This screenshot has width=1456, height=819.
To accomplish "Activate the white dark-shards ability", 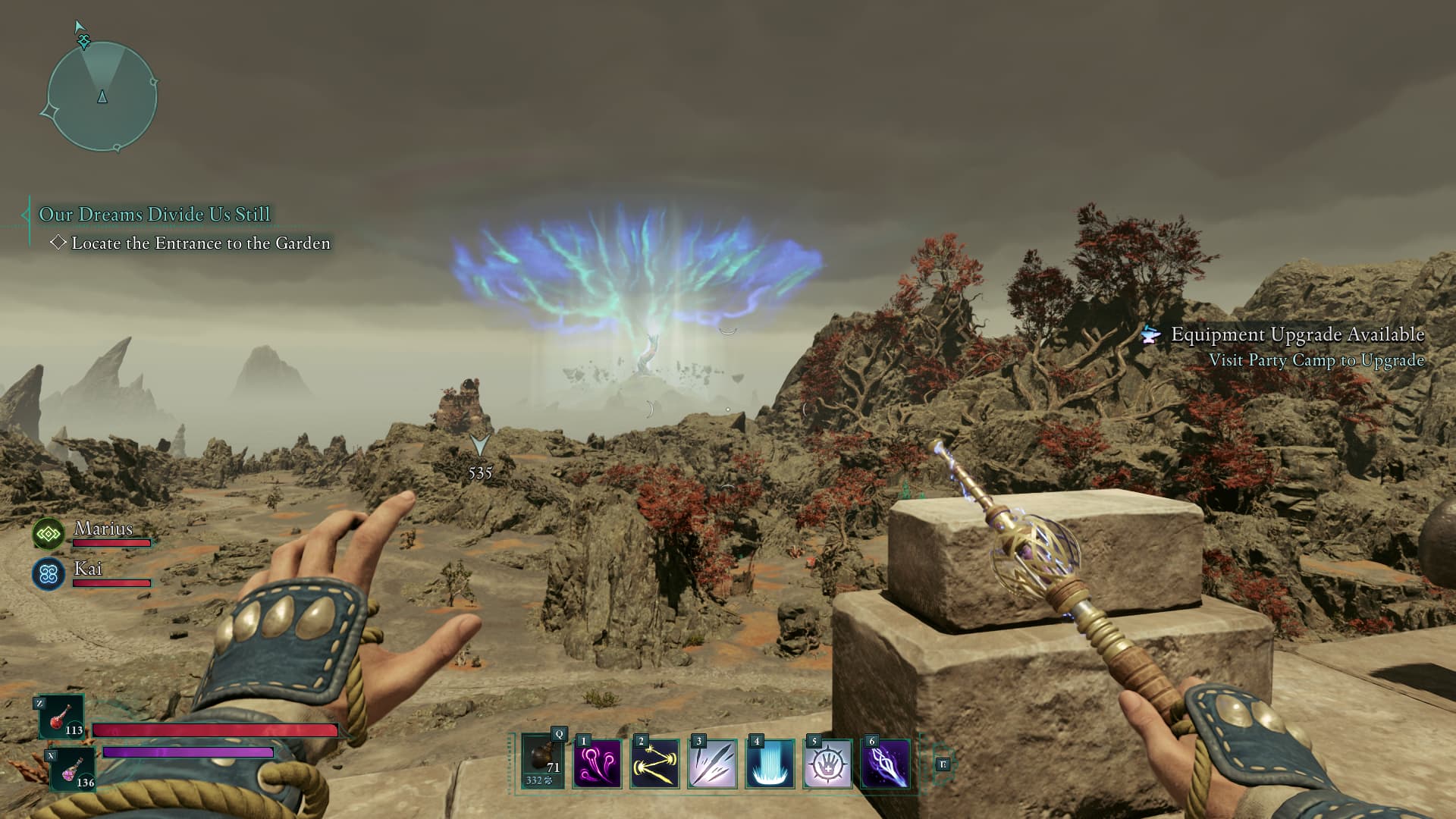I will [x=712, y=764].
